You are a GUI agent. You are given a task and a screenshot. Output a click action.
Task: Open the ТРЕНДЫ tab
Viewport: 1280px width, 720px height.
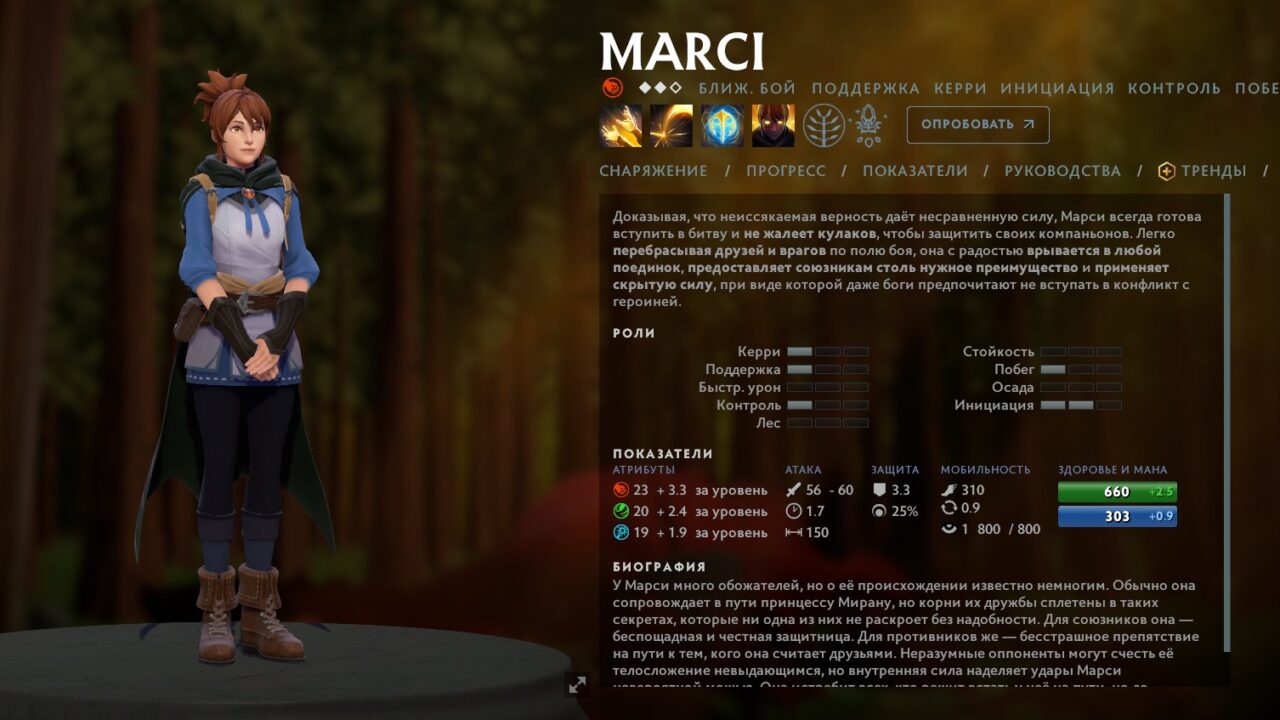tap(1203, 171)
